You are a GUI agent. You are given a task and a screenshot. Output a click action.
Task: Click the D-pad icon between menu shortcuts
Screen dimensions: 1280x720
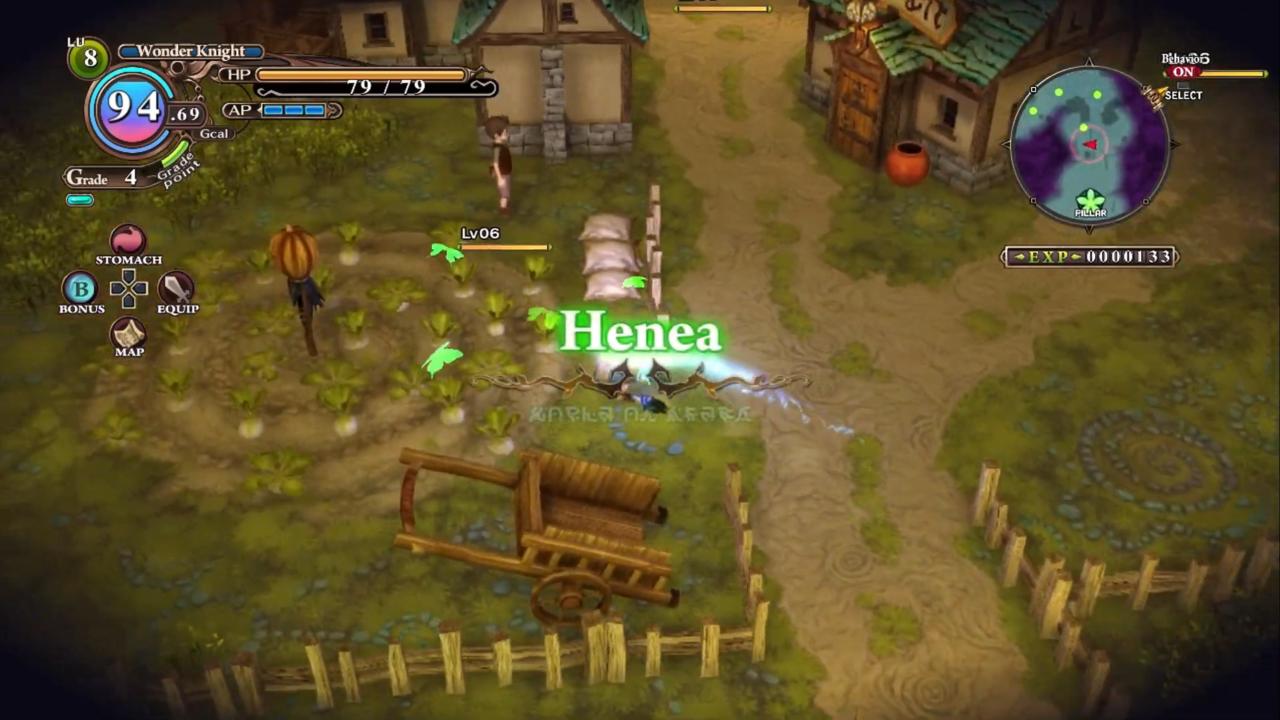click(x=128, y=290)
